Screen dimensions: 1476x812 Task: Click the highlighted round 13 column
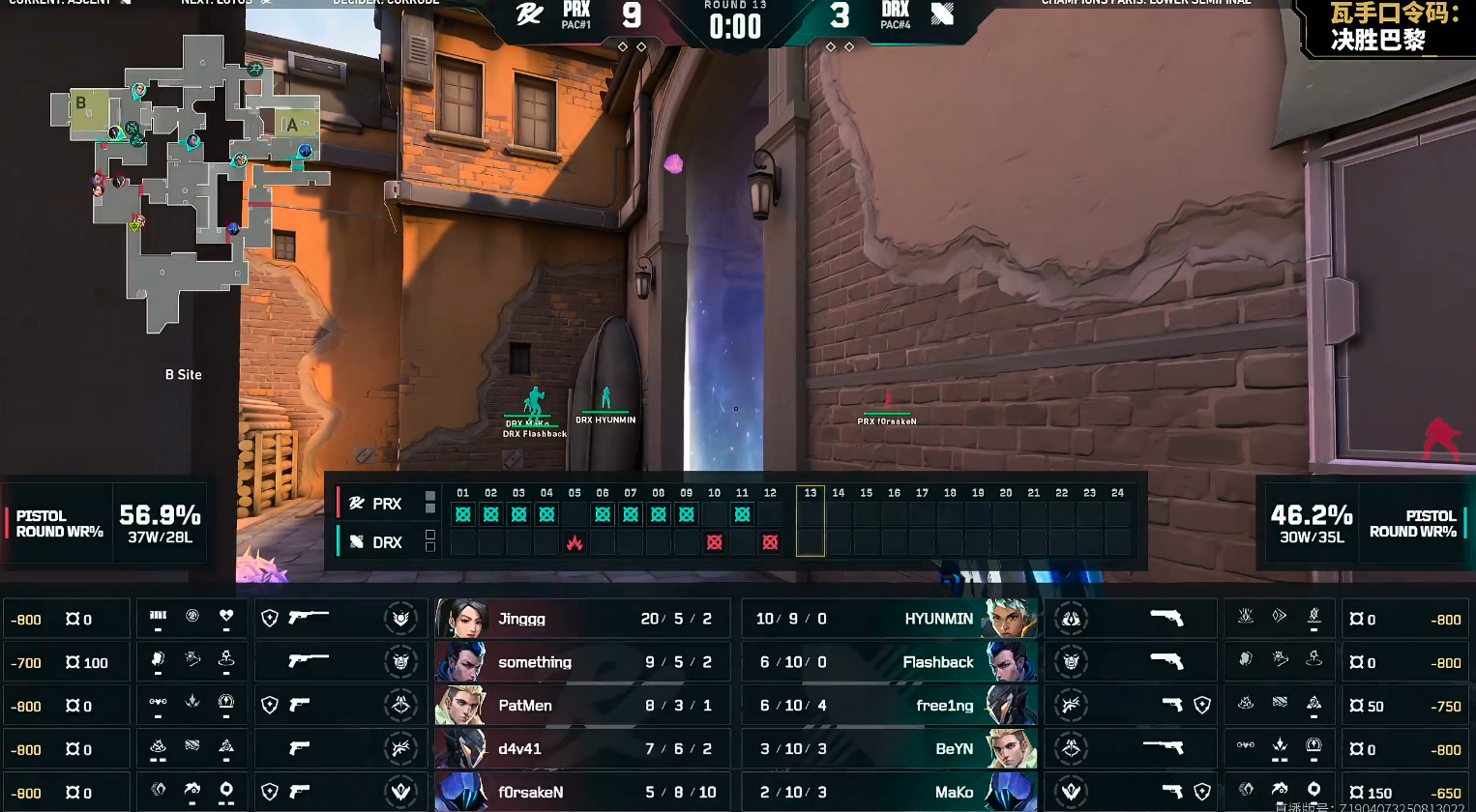[811, 521]
